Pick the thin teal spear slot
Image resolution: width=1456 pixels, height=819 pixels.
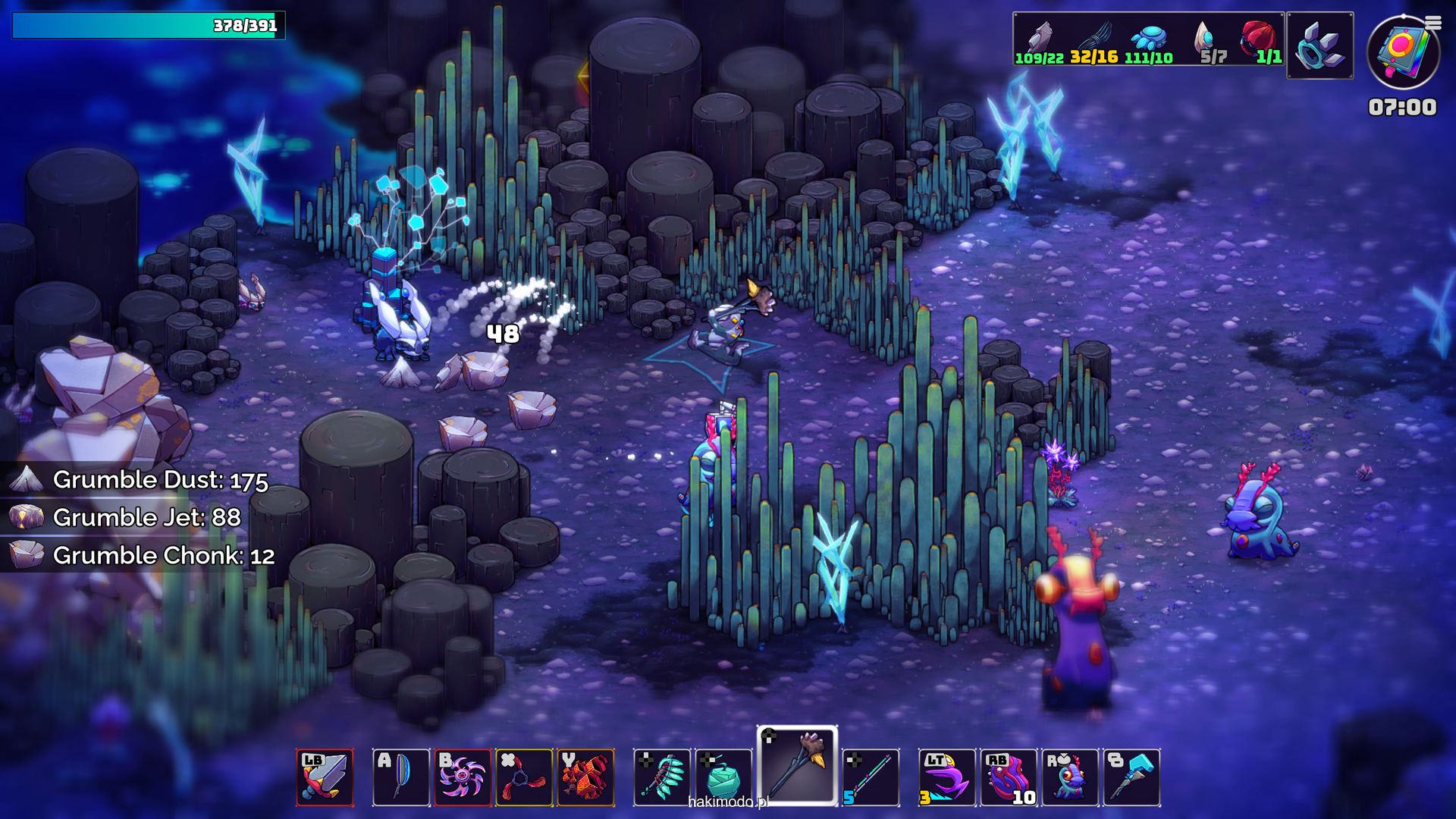click(x=871, y=777)
